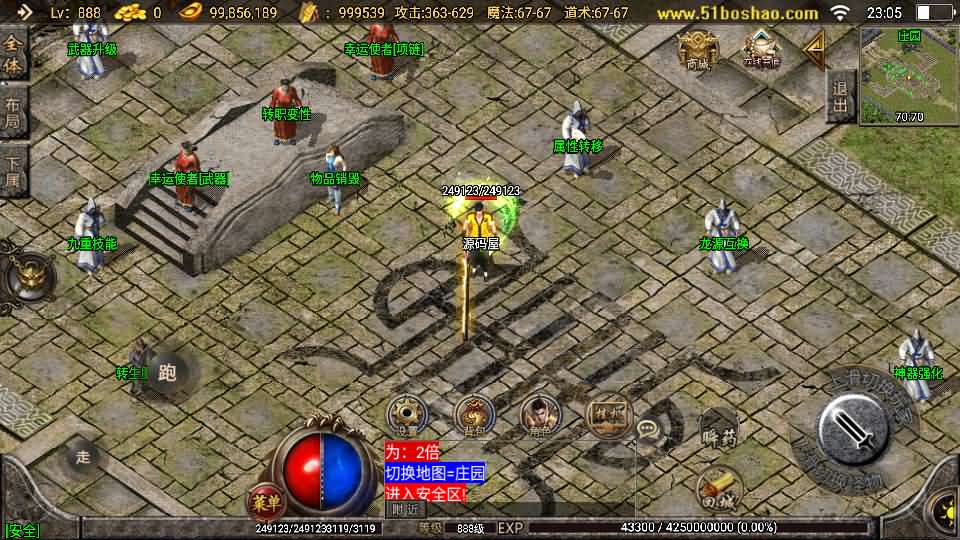
Task: Open the 背包 backpack icon
Action: [474, 415]
